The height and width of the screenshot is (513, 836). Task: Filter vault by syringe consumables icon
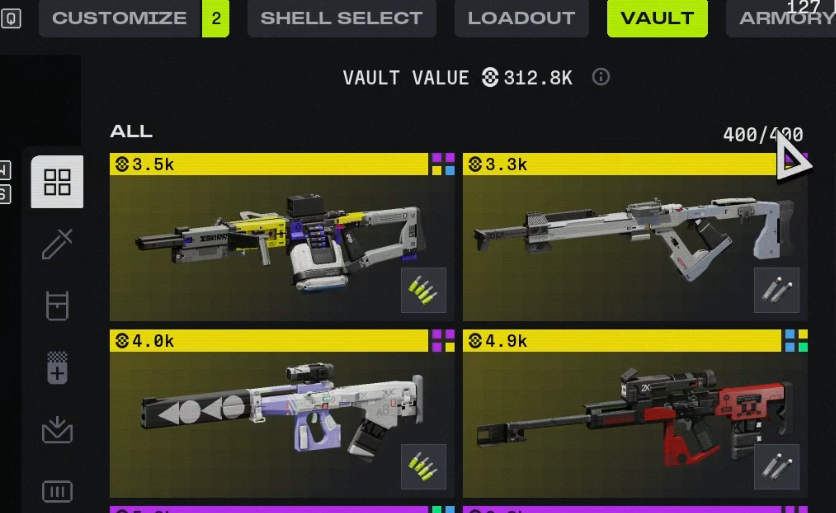click(57, 244)
